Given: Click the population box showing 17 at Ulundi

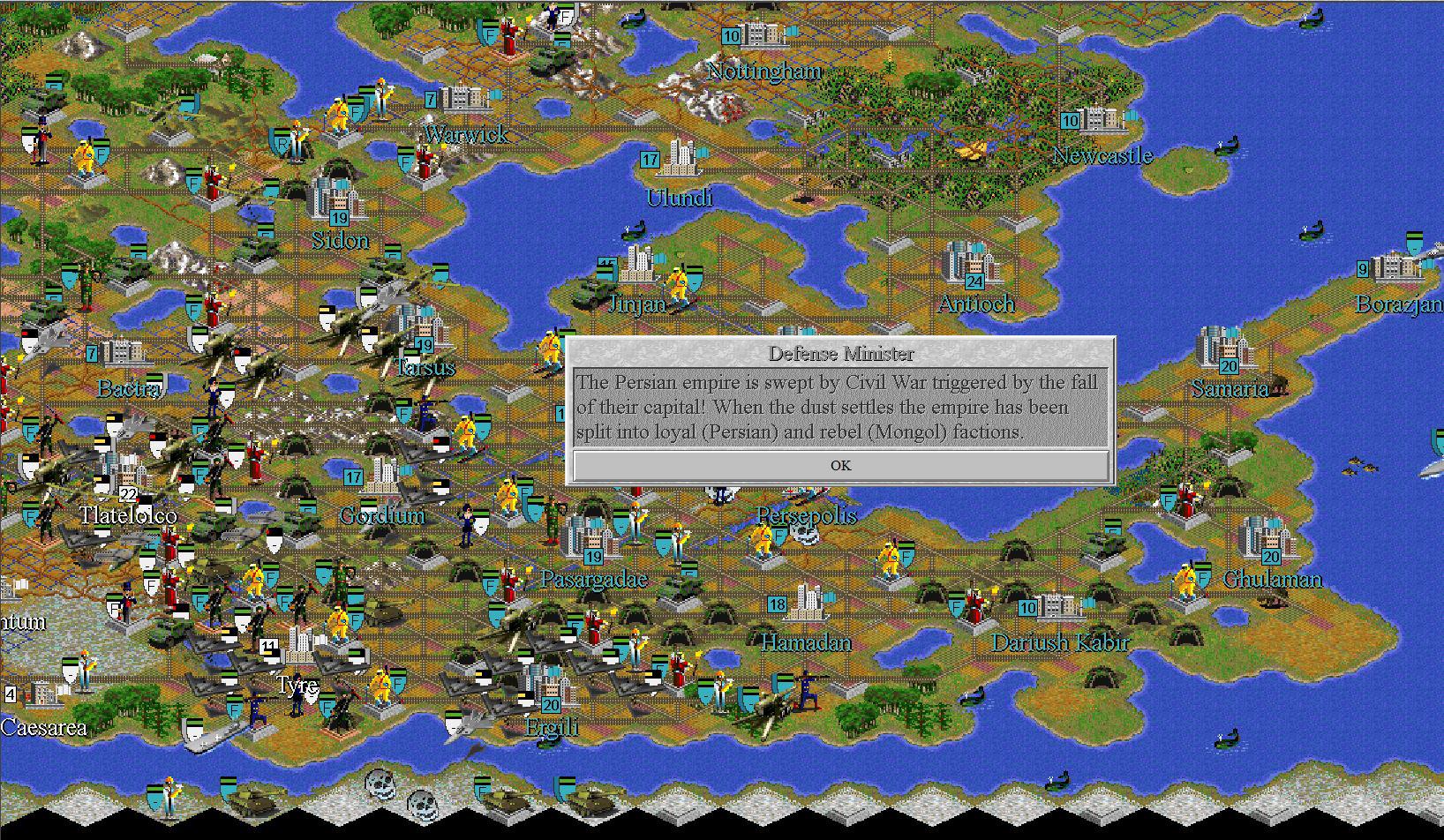Looking at the screenshot, I should [x=651, y=161].
